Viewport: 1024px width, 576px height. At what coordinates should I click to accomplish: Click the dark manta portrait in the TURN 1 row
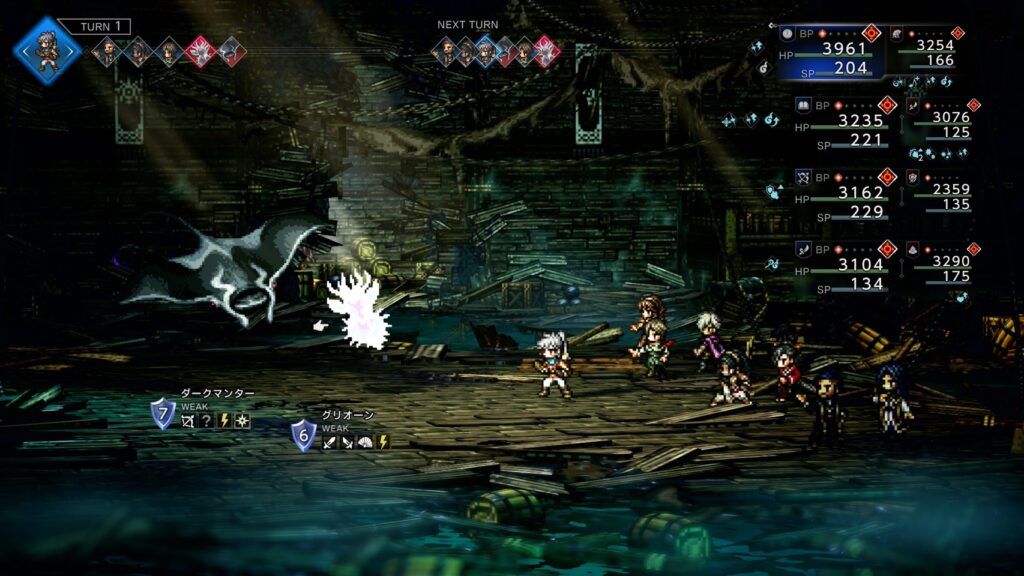[230, 50]
